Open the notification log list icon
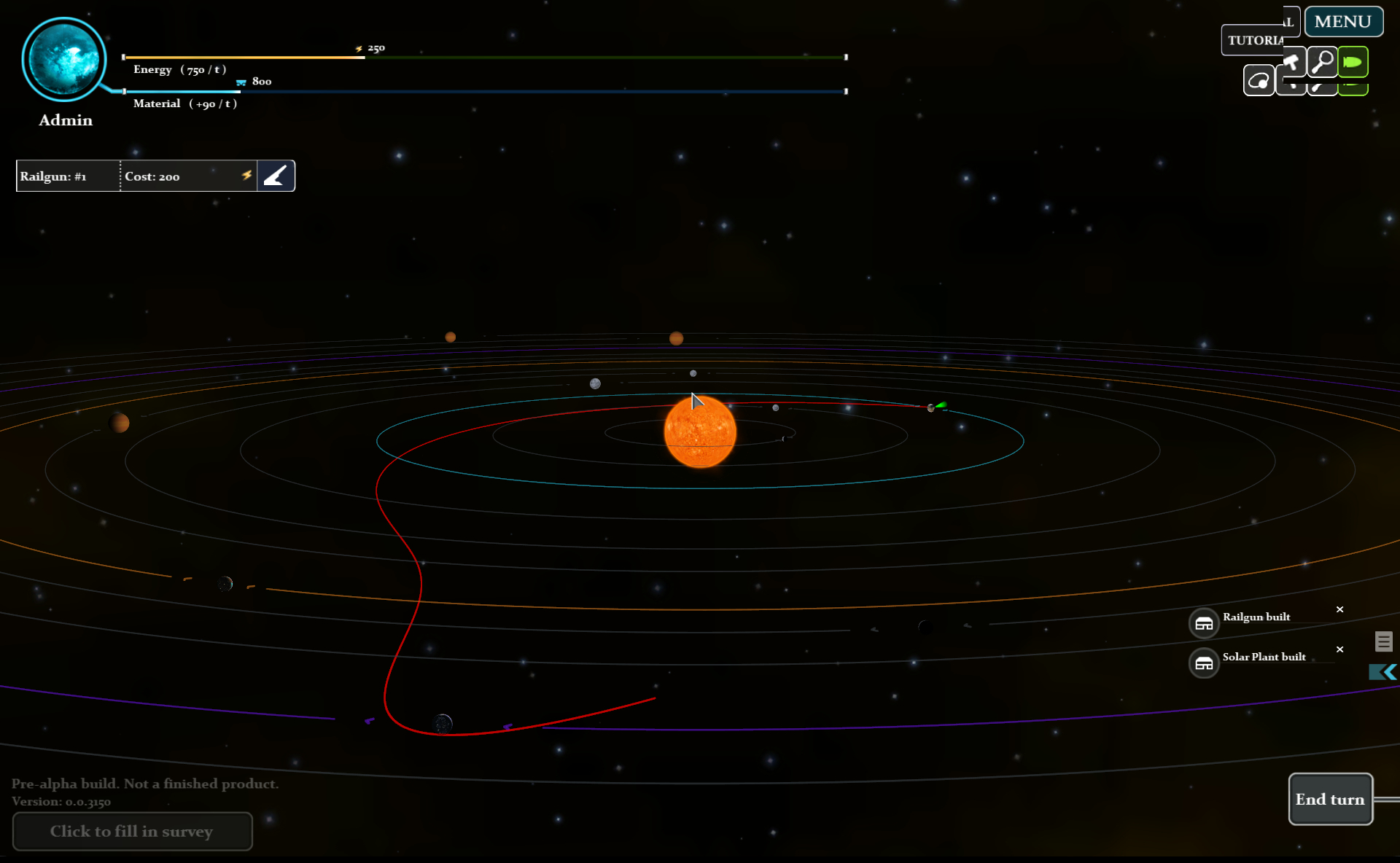 (x=1384, y=641)
